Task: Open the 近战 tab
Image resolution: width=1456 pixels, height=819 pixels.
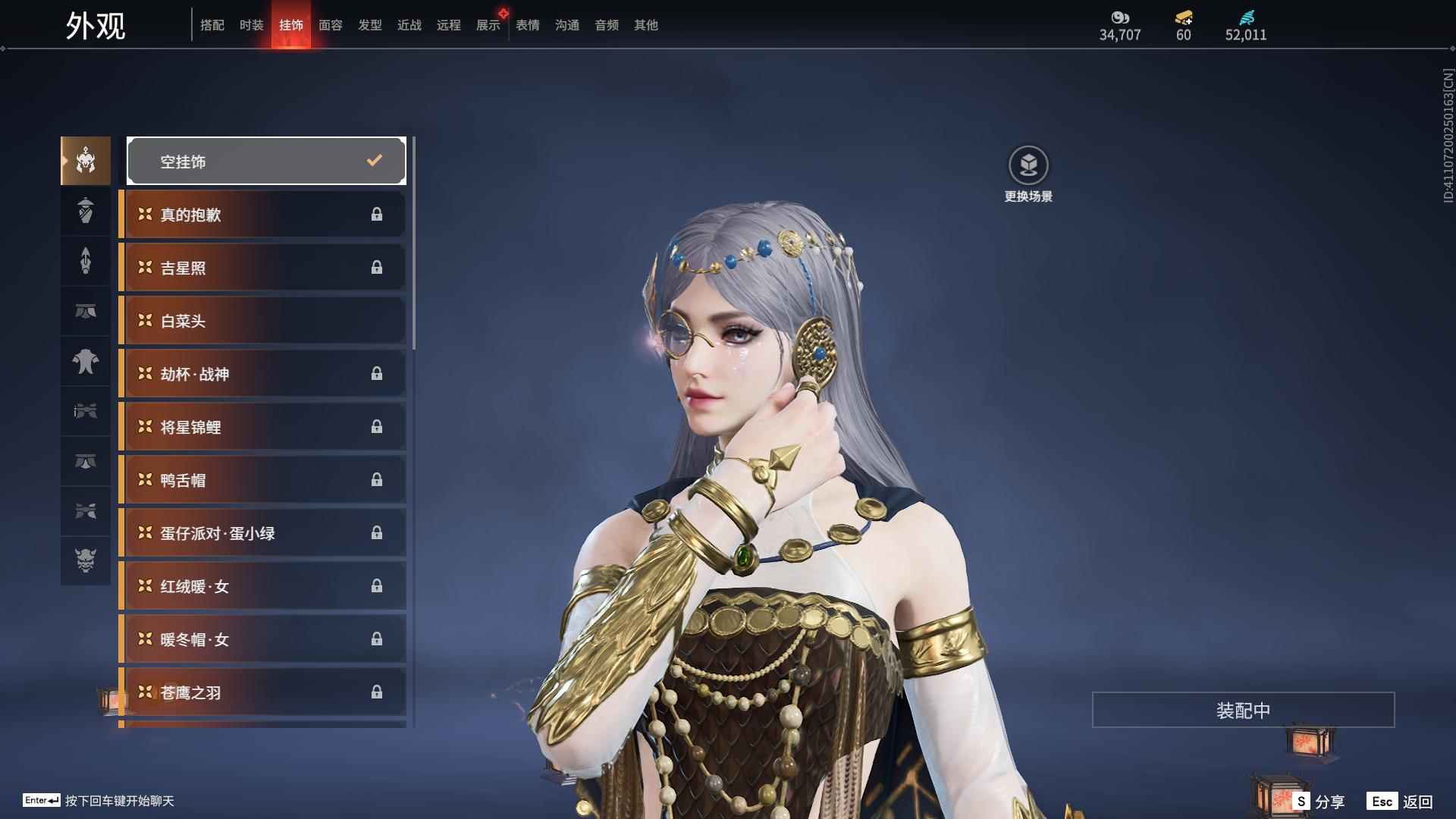Action: (x=409, y=25)
